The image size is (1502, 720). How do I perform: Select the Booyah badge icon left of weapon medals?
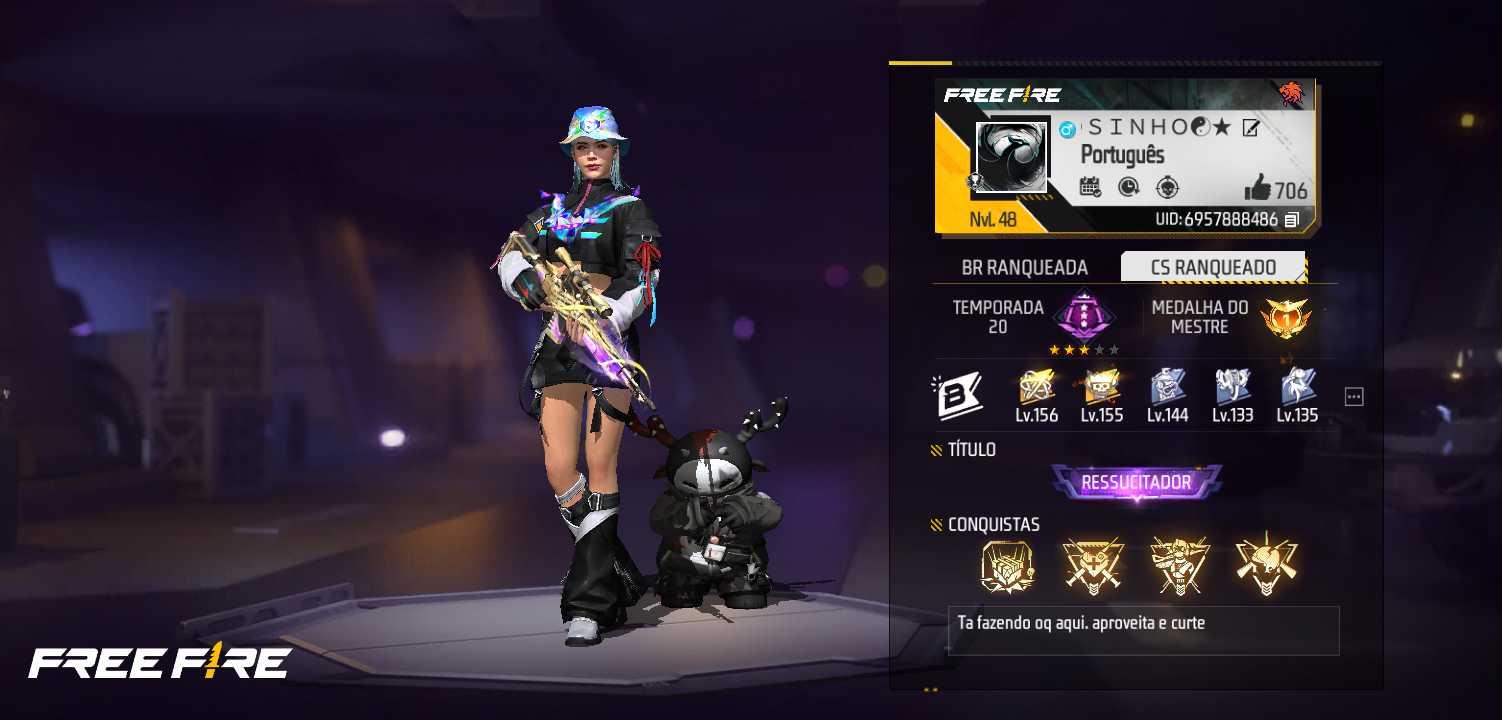tap(958, 394)
